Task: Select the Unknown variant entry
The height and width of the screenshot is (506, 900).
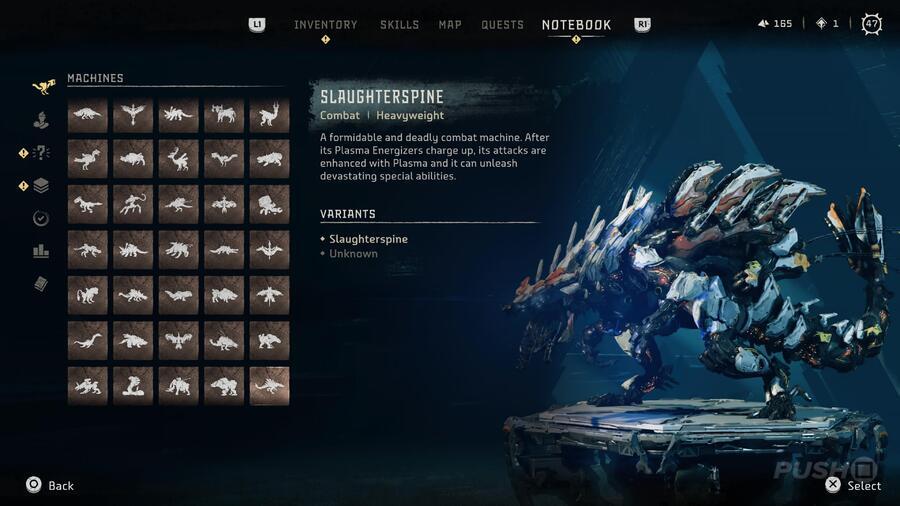Action: click(x=353, y=254)
